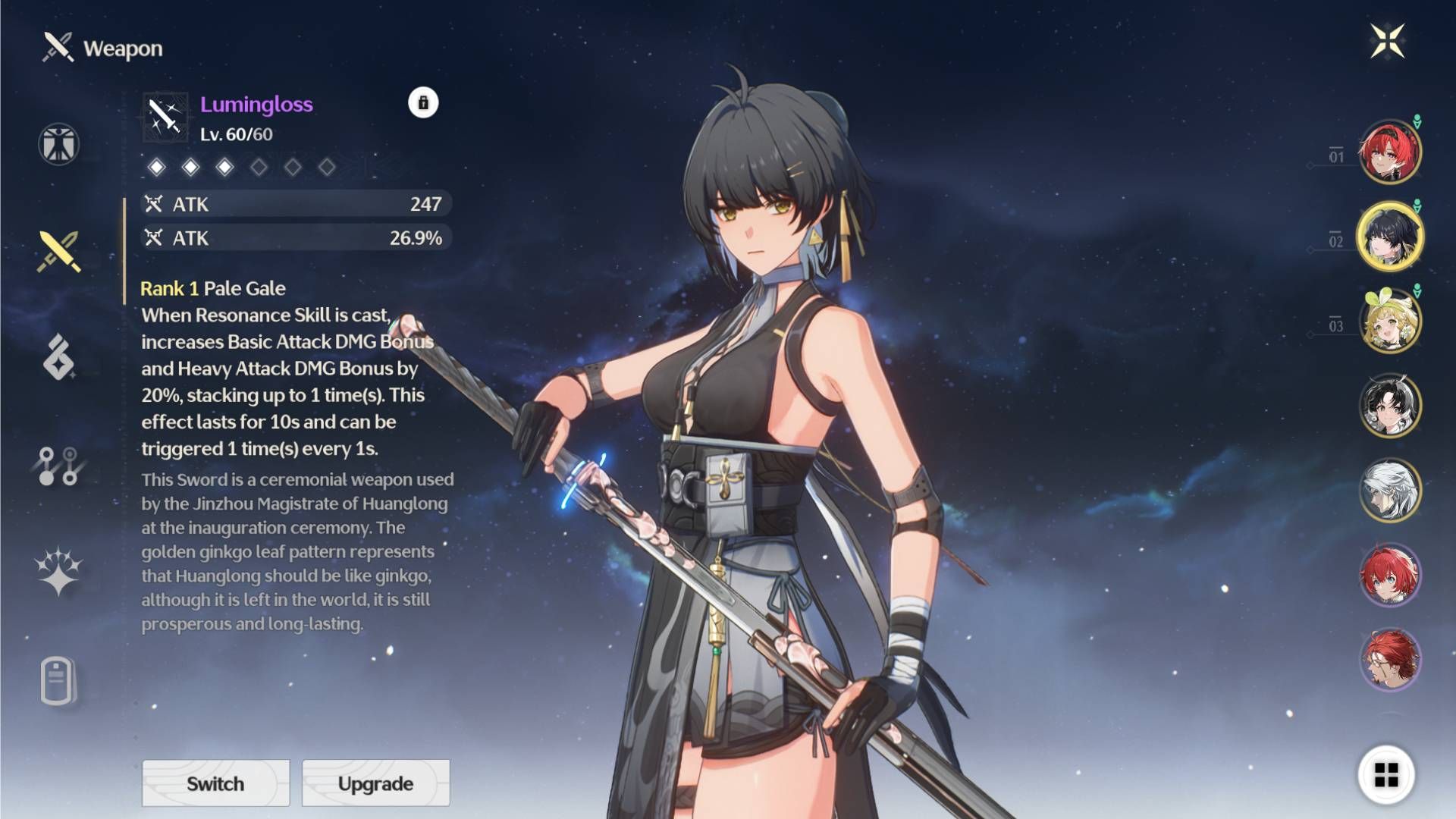
Task: Show the resonance chain star tab
Action: tap(58, 571)
